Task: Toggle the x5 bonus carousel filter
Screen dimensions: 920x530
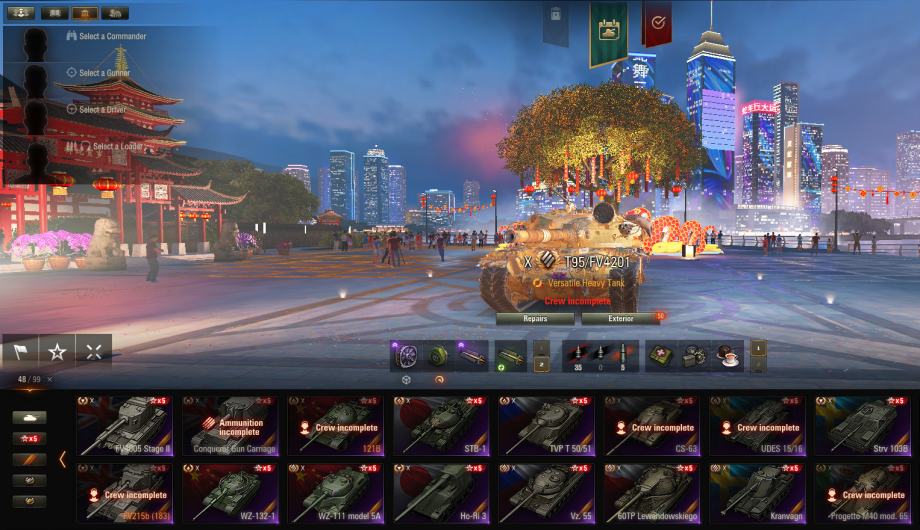Action: coord(29,438)
